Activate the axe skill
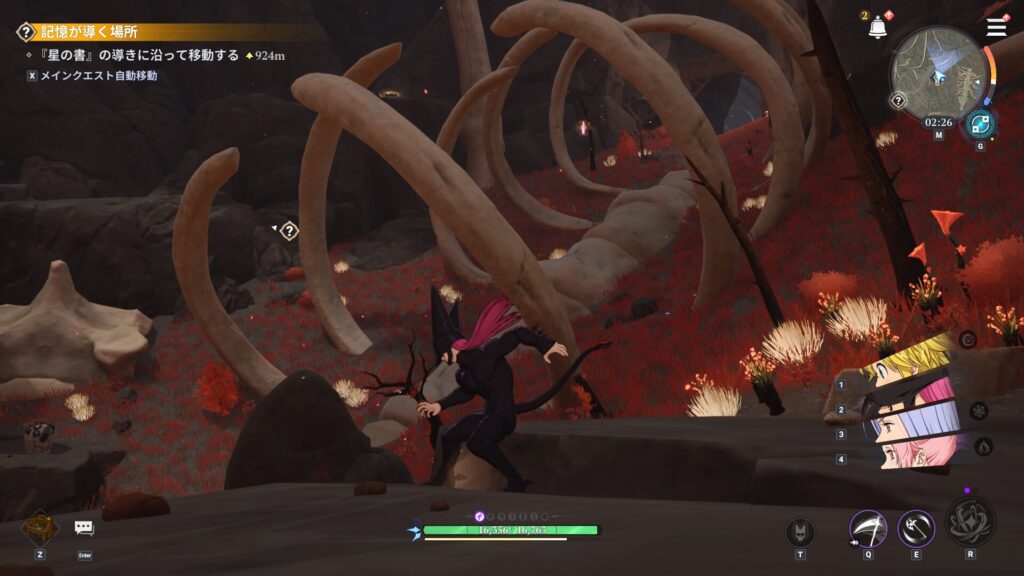1024x576 pixels. coord(915,529)
